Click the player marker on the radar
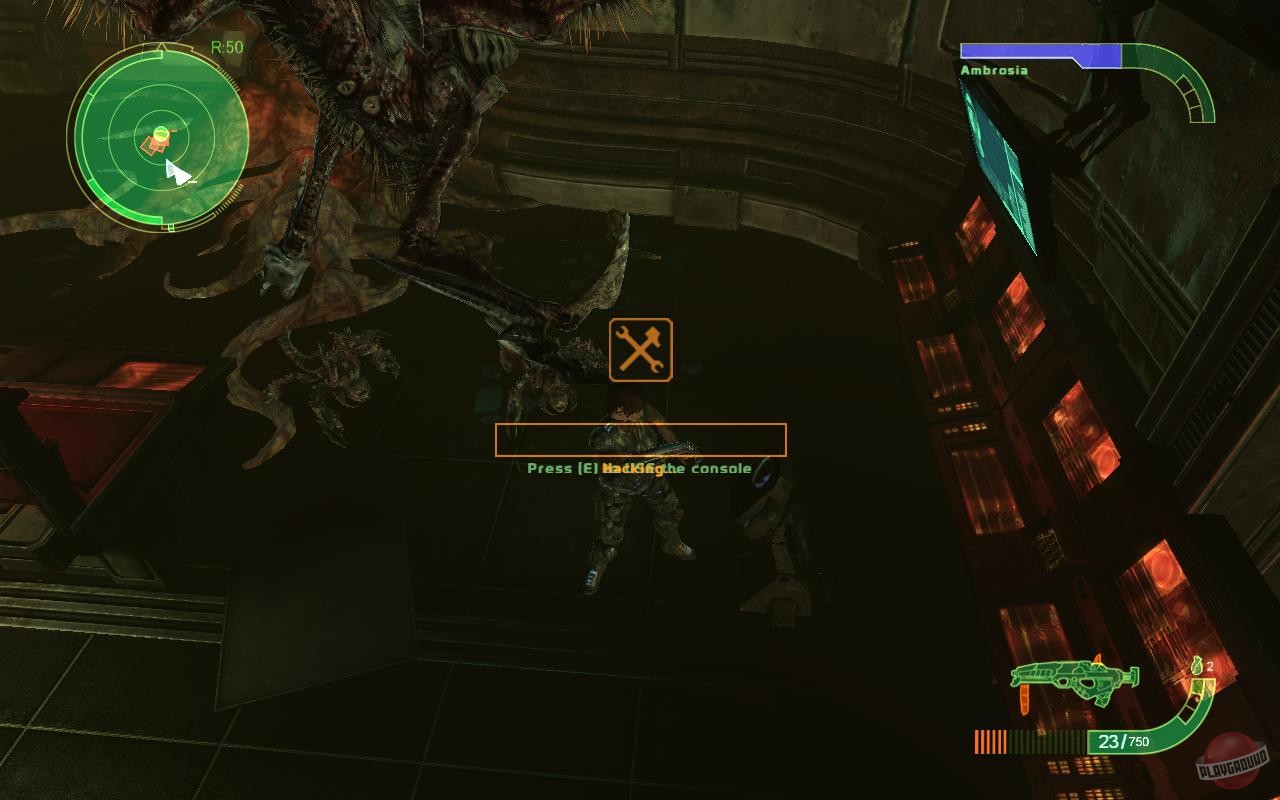1280x800 pixels. 160,135
